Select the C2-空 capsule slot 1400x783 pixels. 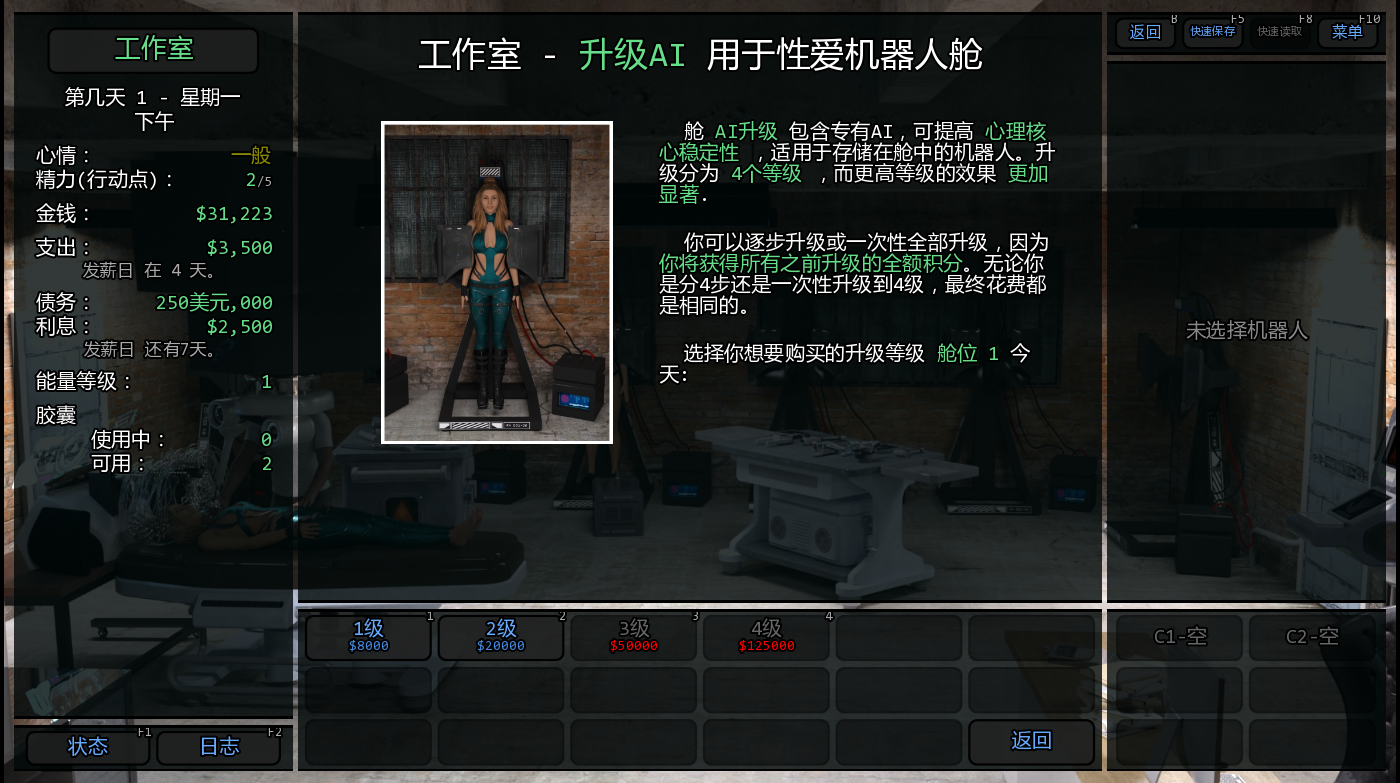1312,637
